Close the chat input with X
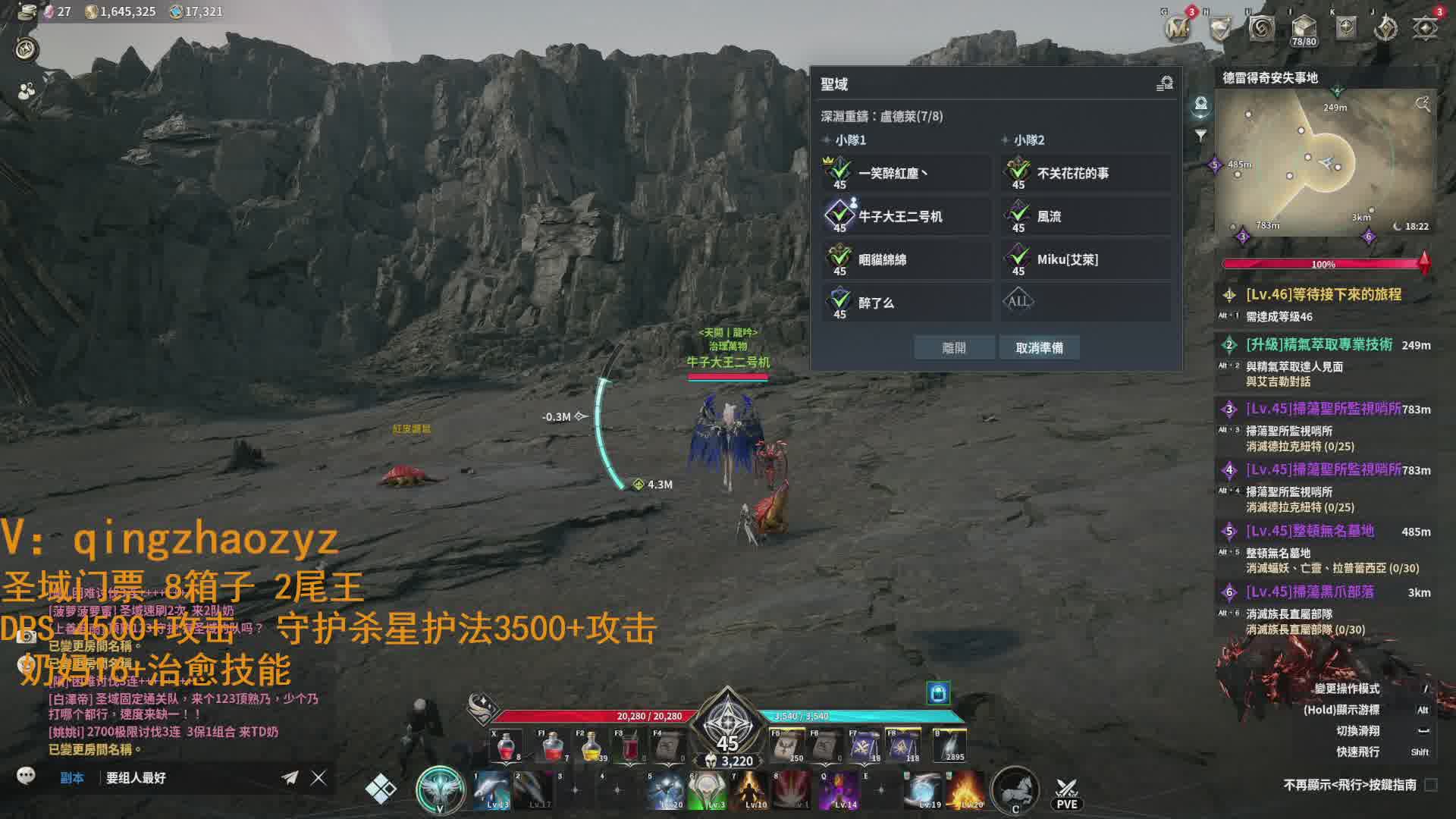 tap(318, 777)
